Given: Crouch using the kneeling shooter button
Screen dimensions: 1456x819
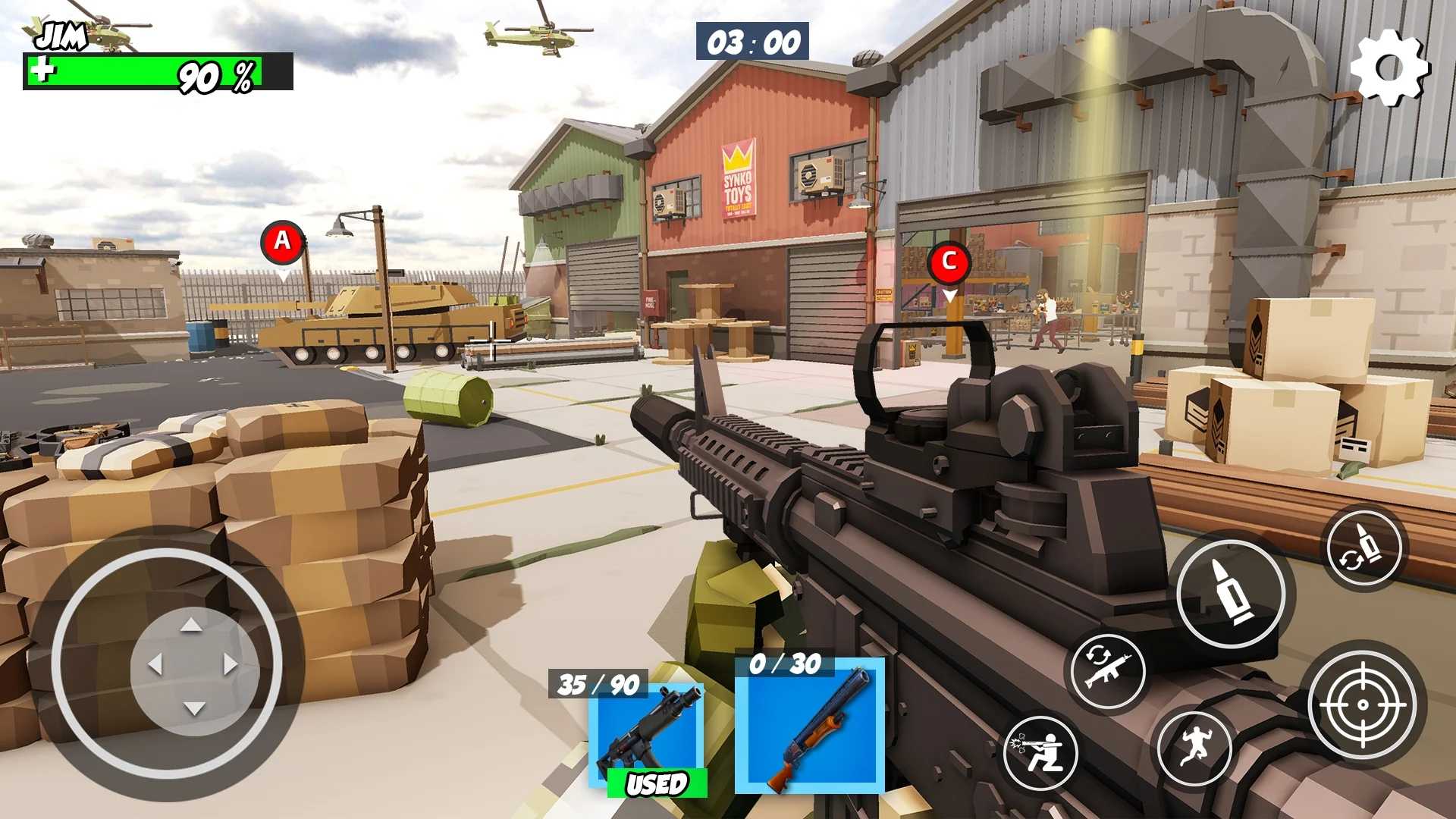Looking at the screenshot, I should click(1040, 752).
